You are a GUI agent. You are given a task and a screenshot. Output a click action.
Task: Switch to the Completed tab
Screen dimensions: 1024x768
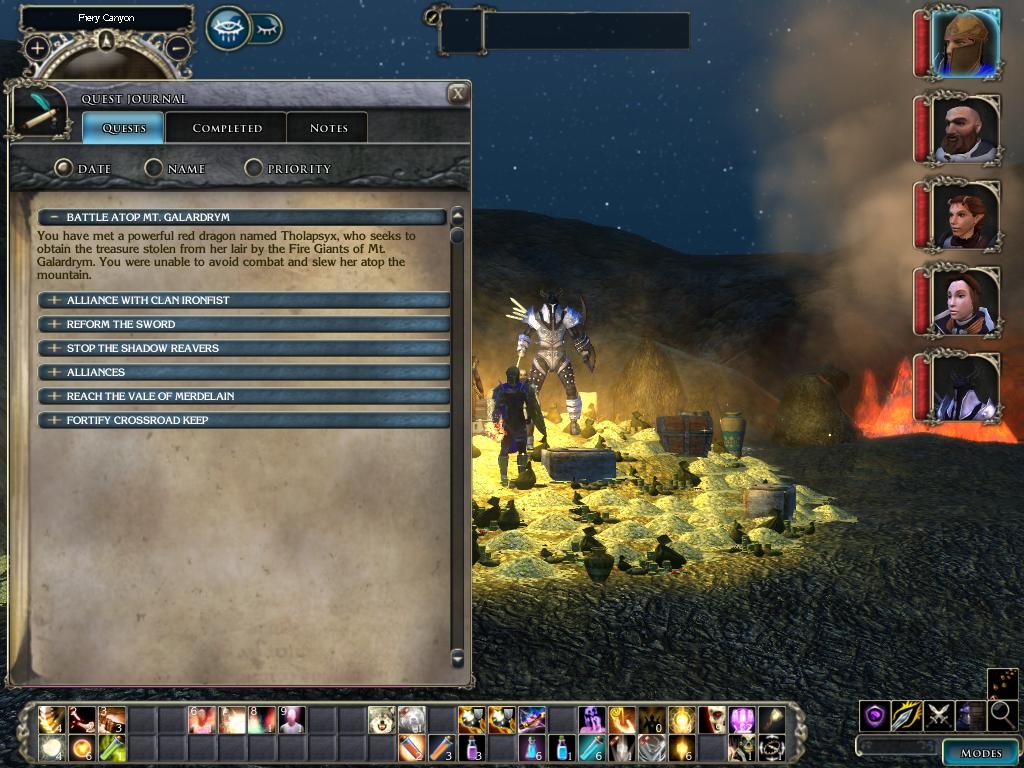pos(227,128)
